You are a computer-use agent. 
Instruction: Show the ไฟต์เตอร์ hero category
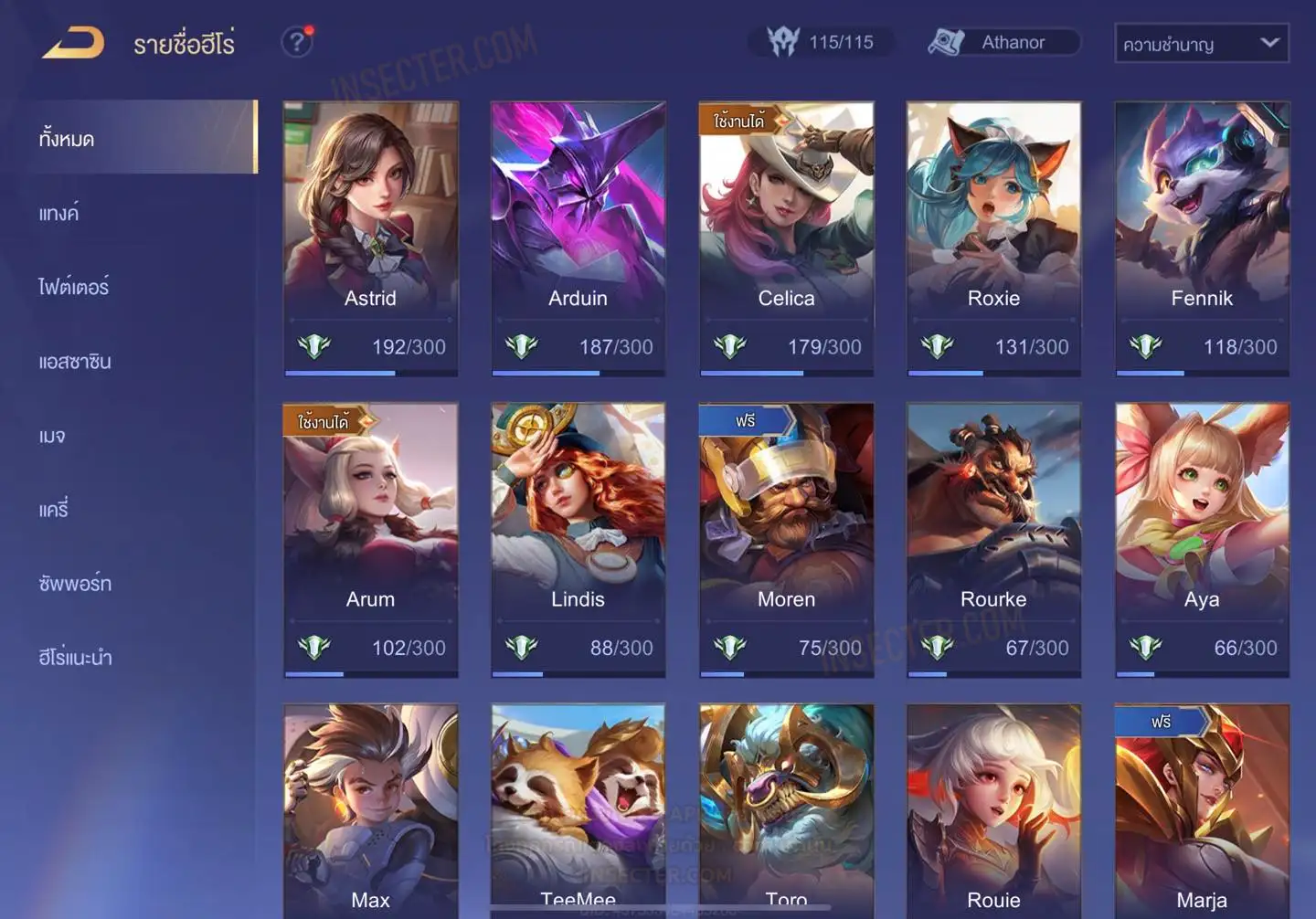coord(74,287)
